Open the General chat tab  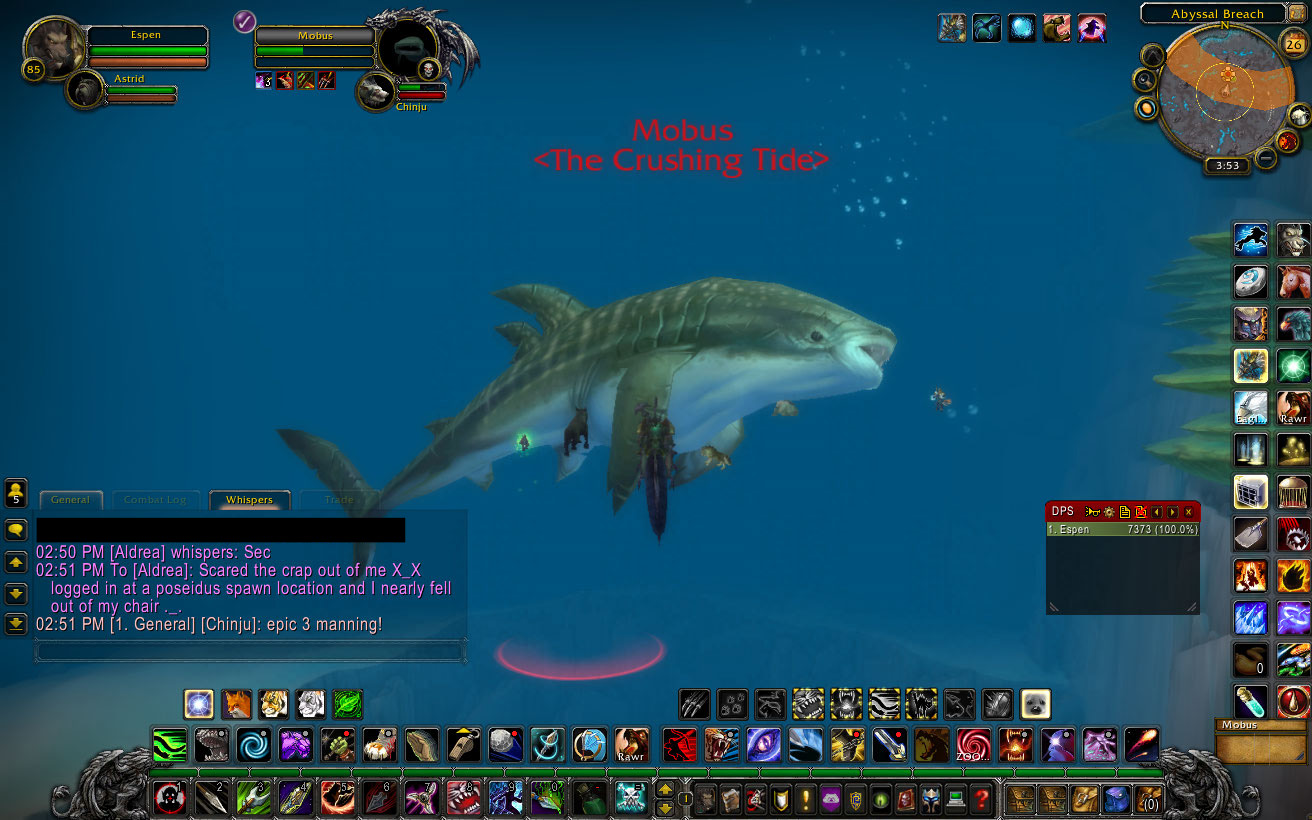click(x=70, y=499)
